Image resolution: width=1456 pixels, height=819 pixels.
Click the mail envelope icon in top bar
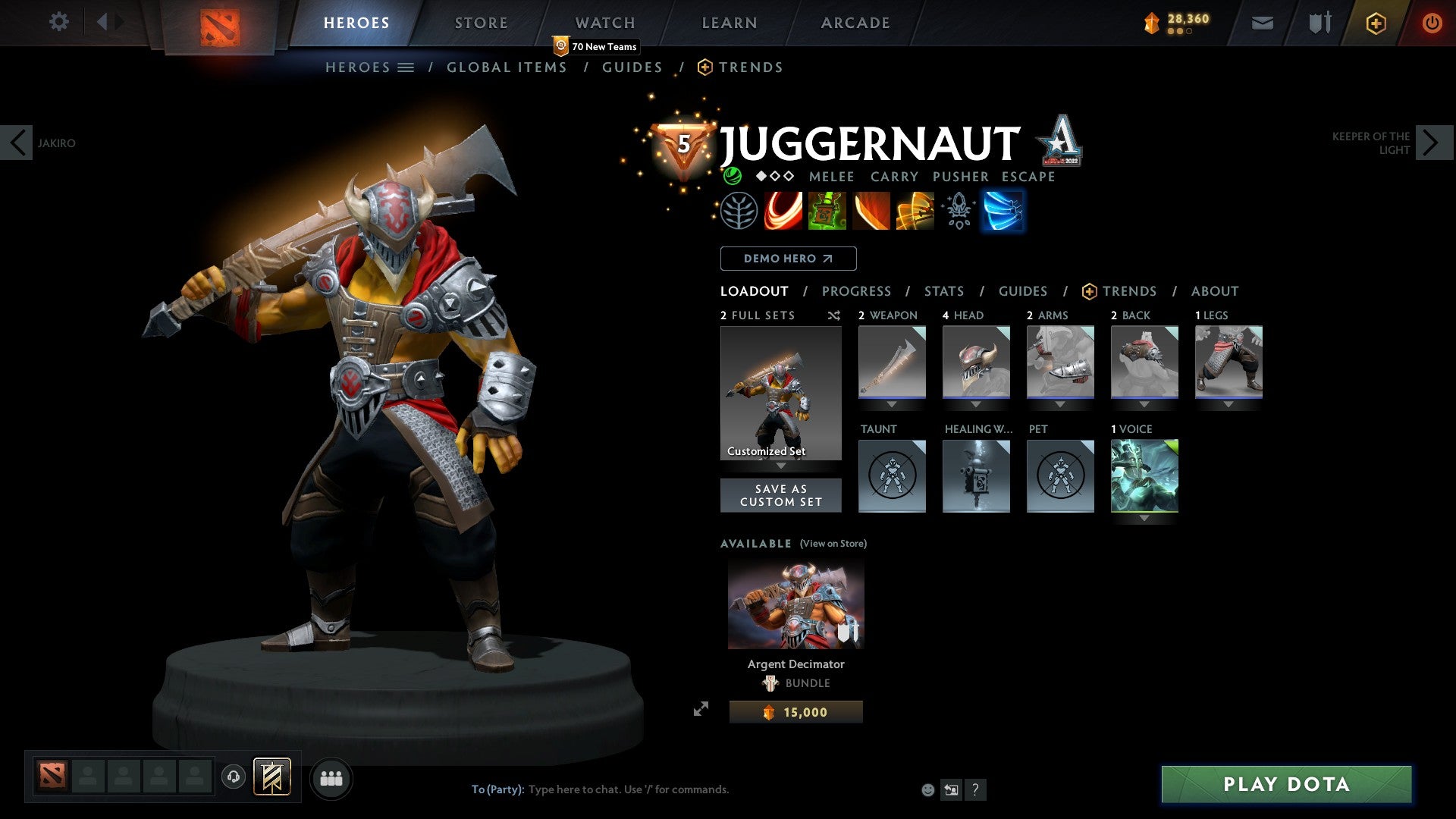click(1263, 22)
